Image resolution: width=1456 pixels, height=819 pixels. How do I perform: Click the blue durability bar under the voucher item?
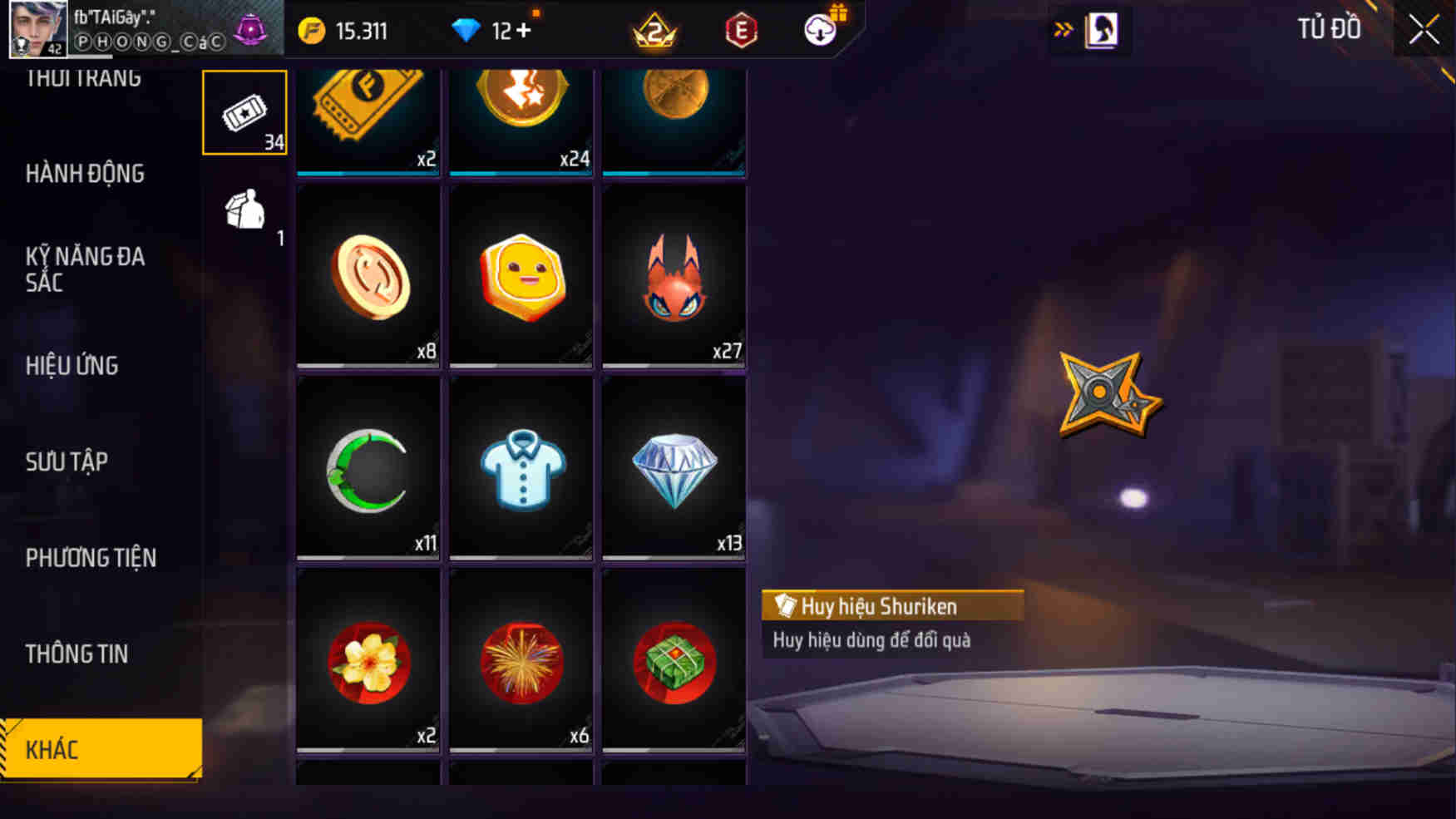point(368,172)
